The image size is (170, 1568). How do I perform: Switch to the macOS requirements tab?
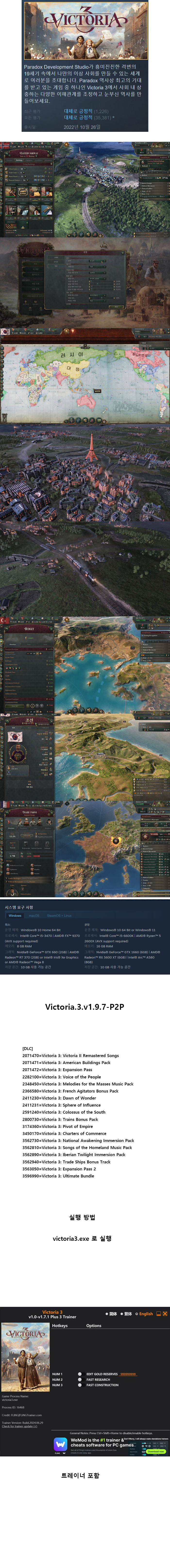(x=34, y=915)
